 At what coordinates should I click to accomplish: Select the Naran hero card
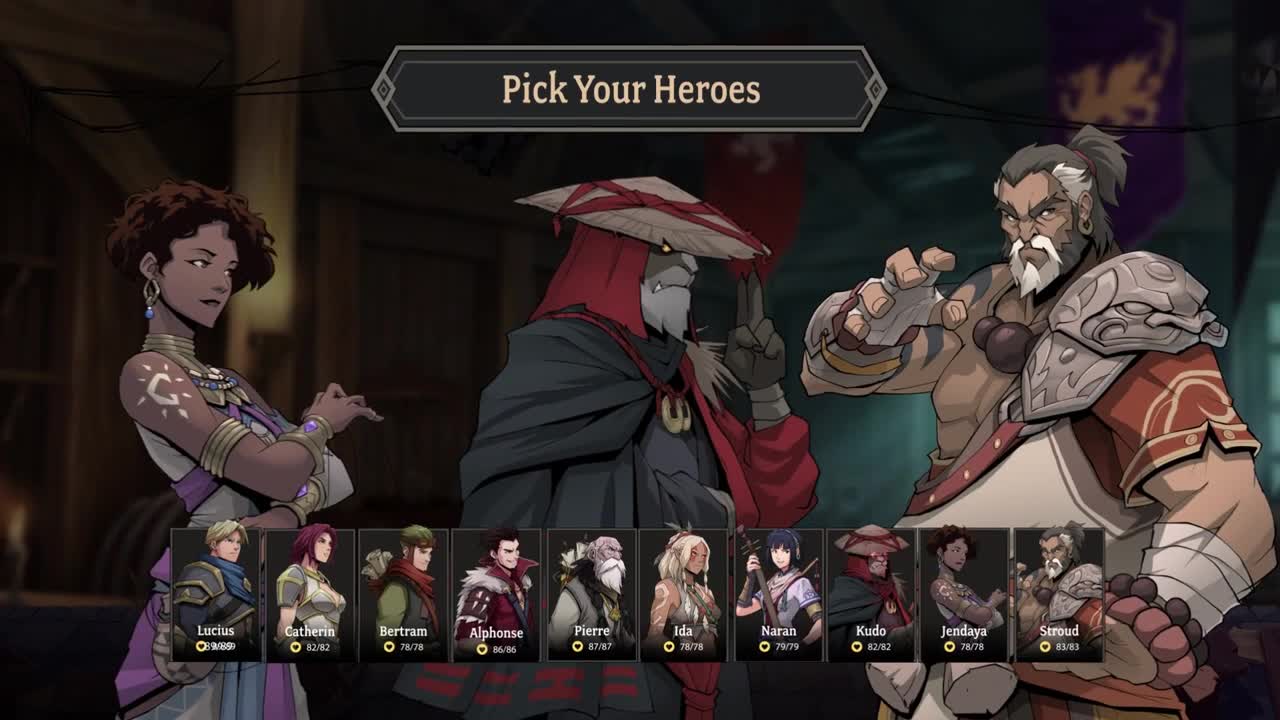(778, 594)
